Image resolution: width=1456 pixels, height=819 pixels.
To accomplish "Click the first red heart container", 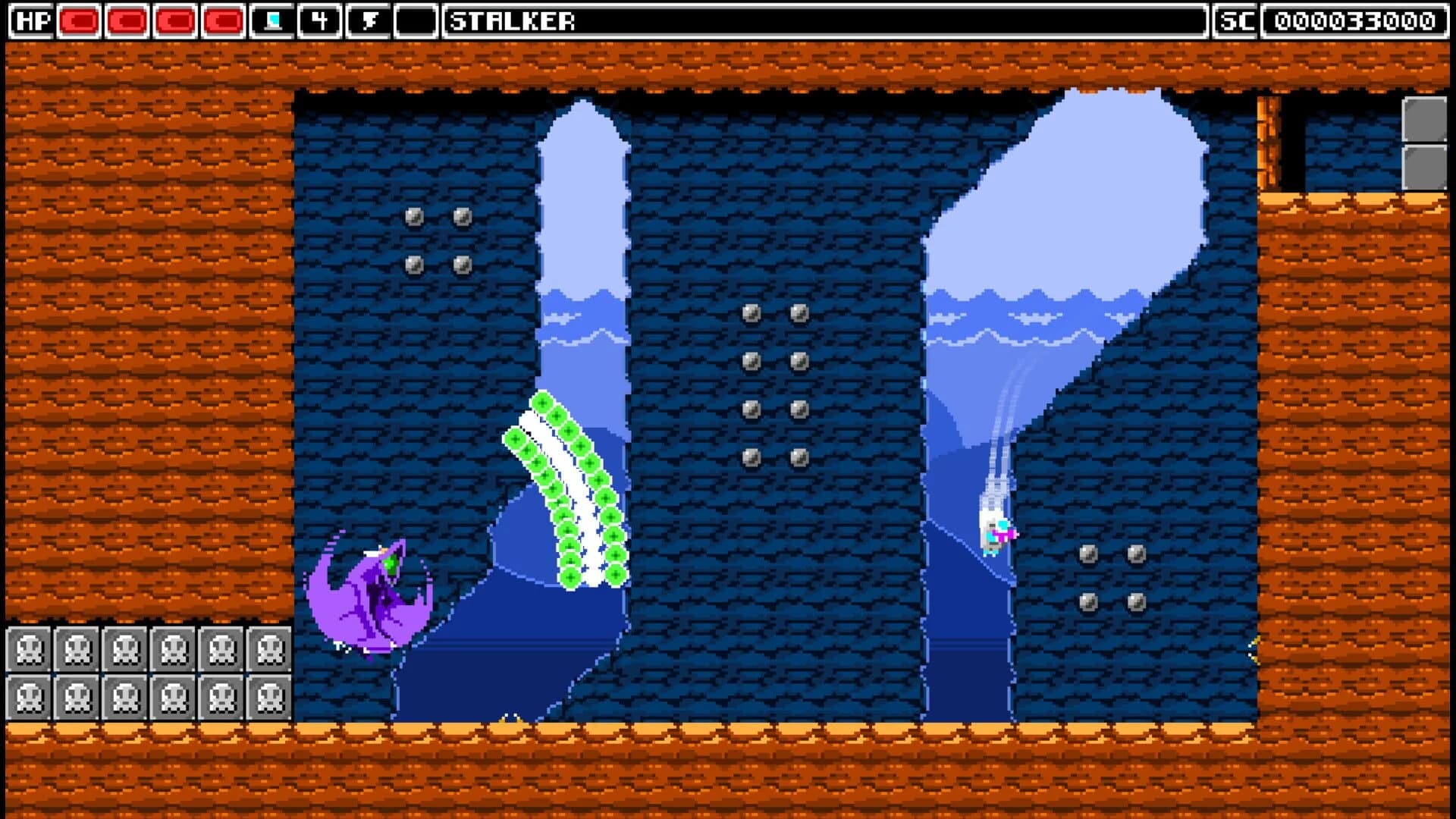I will (80, 20).
